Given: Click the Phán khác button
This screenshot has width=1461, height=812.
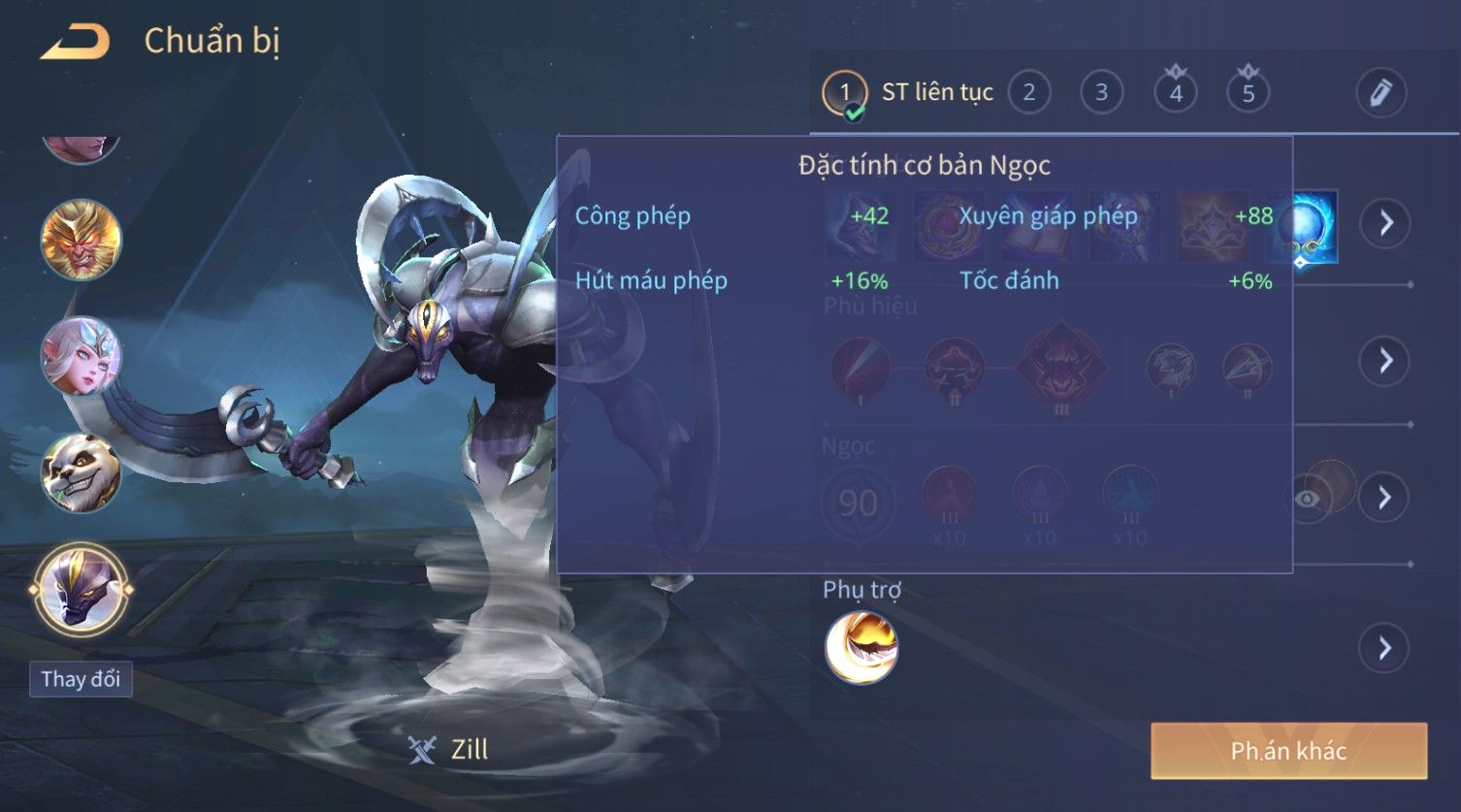Looking at the screenshot, I should [1288, 751].
